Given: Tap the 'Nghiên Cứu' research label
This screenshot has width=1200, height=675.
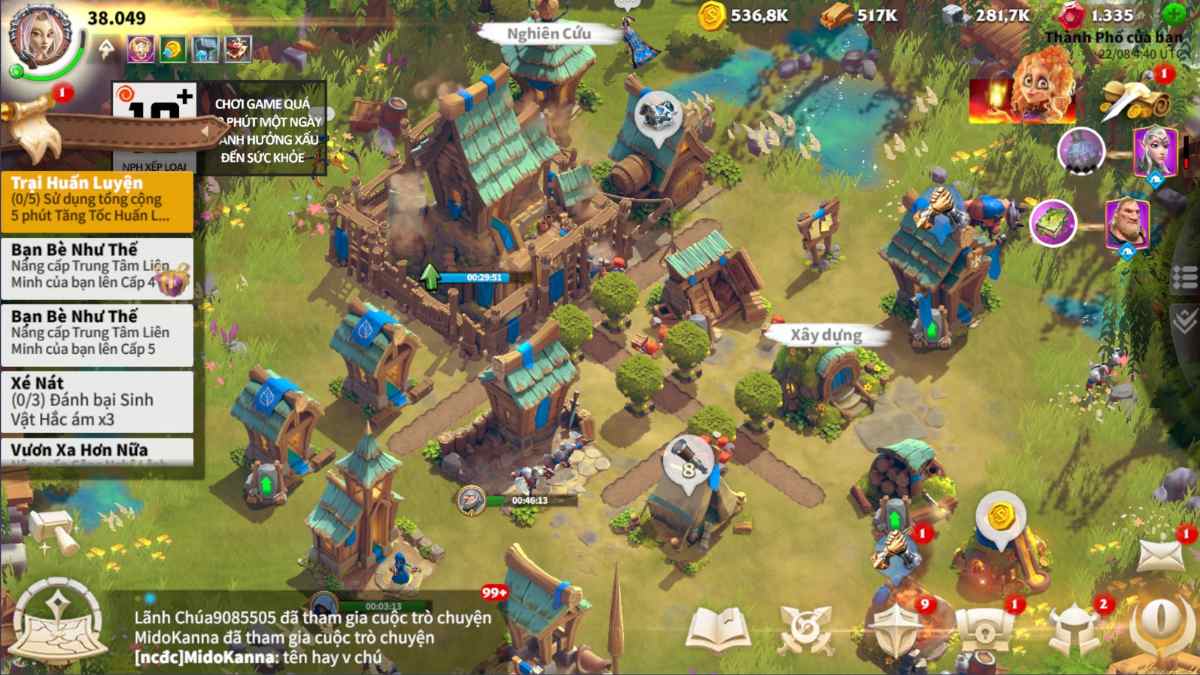Looking at the screenshot, I should coord(549,33).
